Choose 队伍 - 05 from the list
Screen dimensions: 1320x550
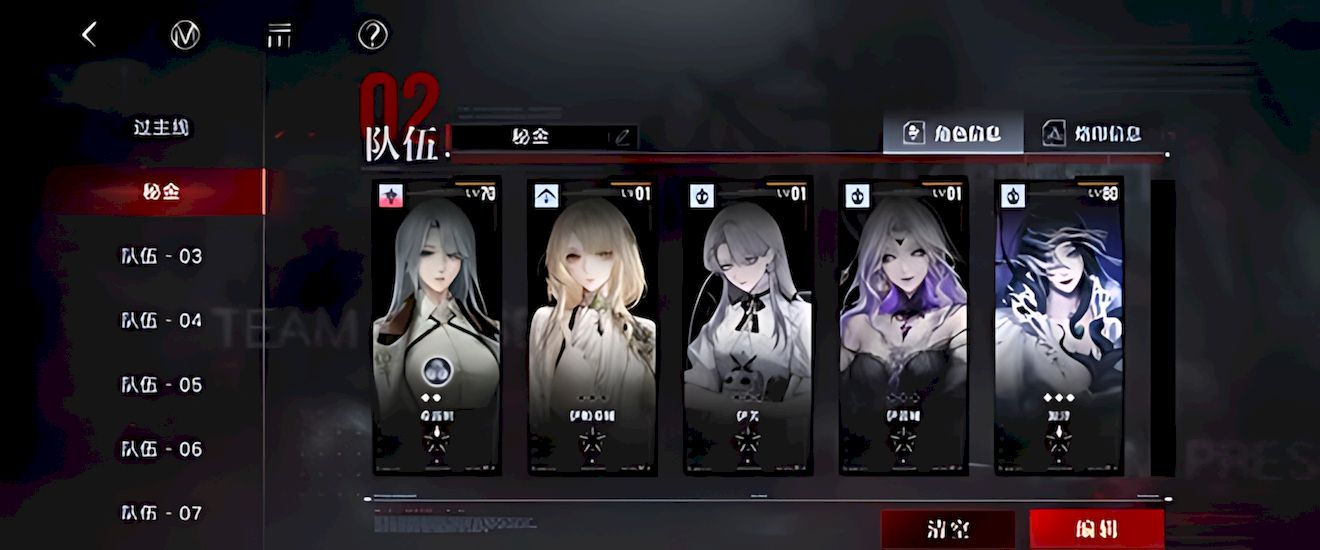coord(161,385)
